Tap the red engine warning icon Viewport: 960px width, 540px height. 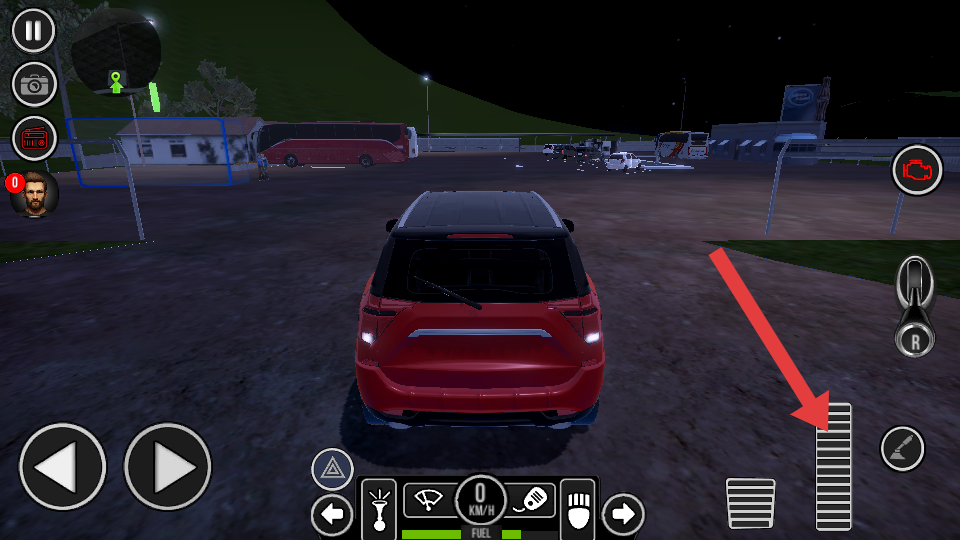[917, 169]
